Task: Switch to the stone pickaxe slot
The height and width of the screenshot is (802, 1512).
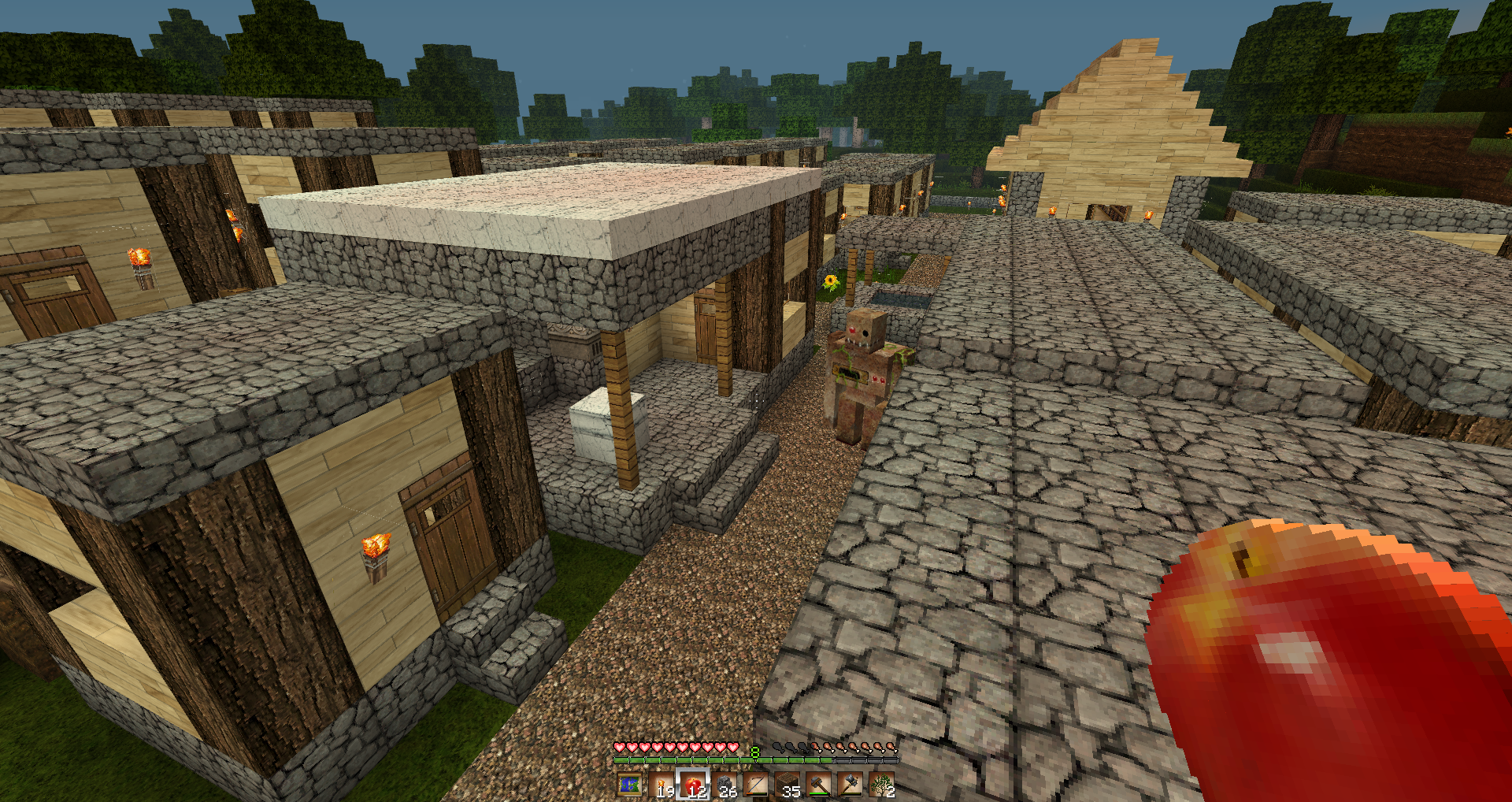Action: pyautogui.click(x=819, y=785)
